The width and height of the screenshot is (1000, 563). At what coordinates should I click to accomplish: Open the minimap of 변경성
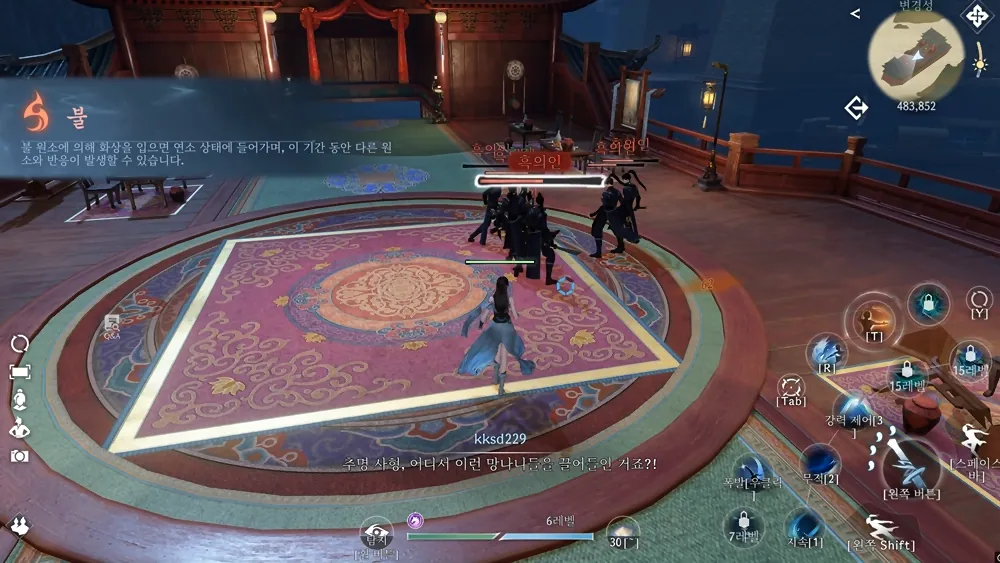tap(916, 55)
